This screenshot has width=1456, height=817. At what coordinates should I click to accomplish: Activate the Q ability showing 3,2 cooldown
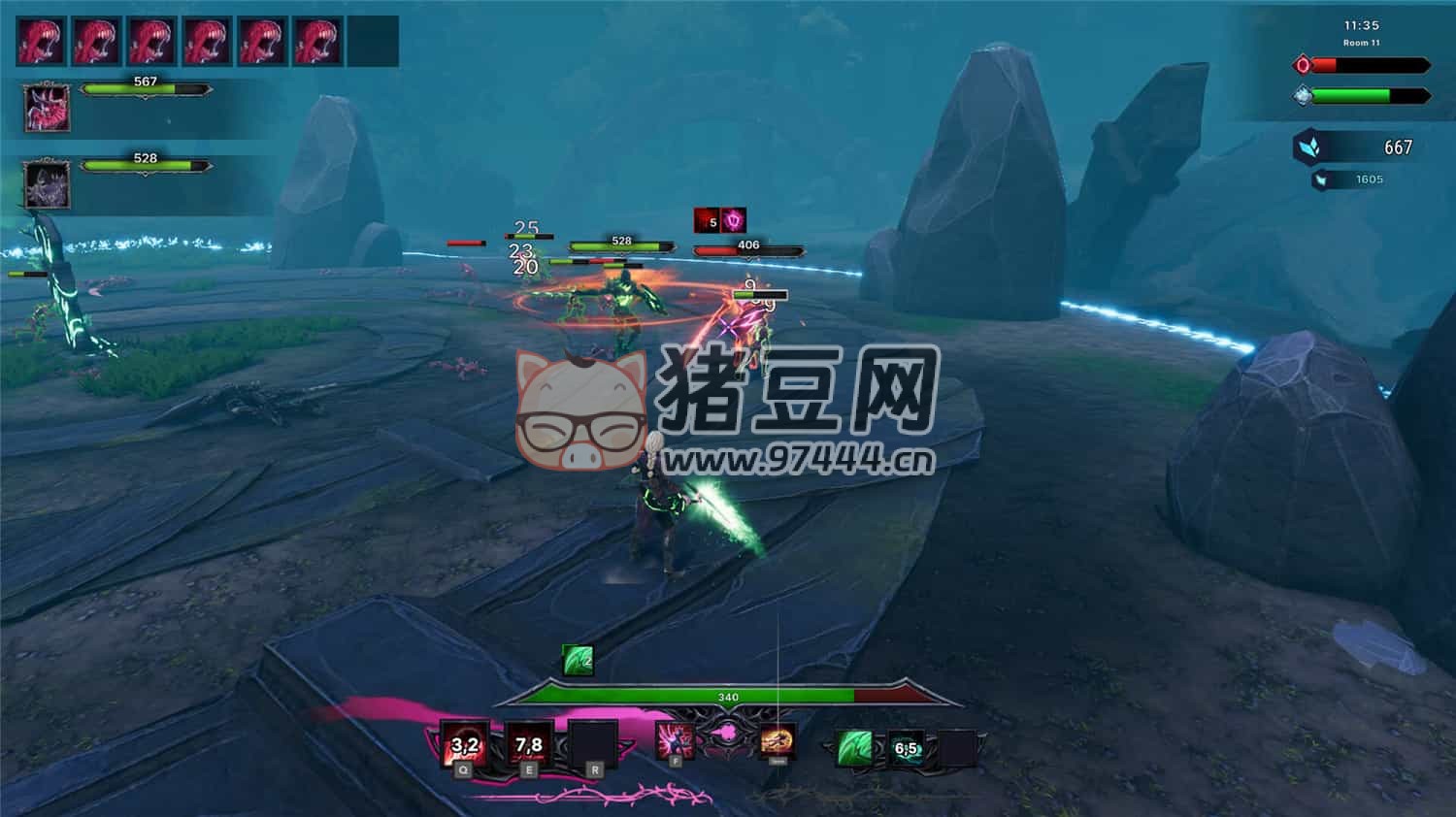click(465, 744)
